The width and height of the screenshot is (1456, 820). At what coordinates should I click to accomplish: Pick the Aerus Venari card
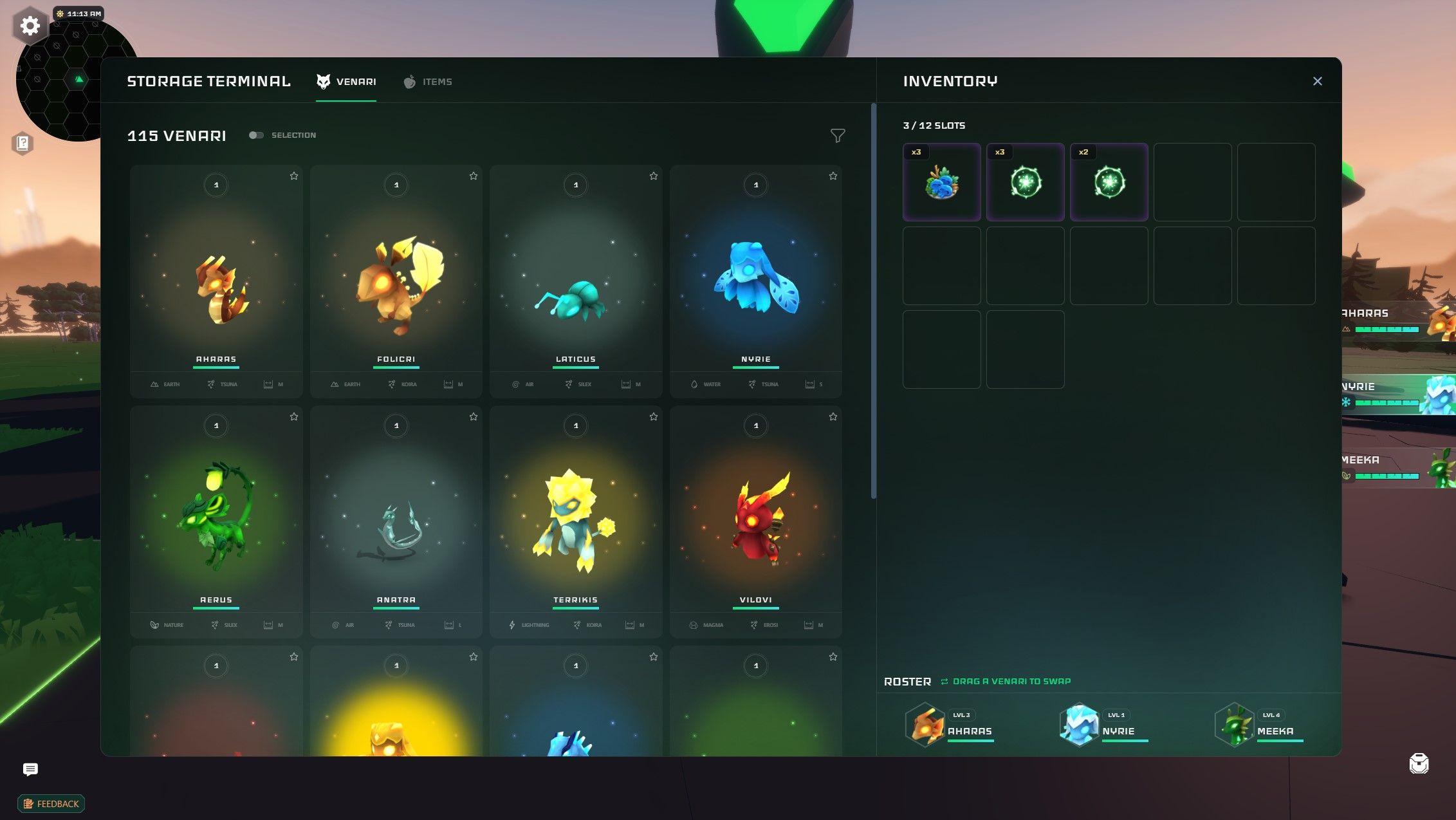[x=216, y=521]
